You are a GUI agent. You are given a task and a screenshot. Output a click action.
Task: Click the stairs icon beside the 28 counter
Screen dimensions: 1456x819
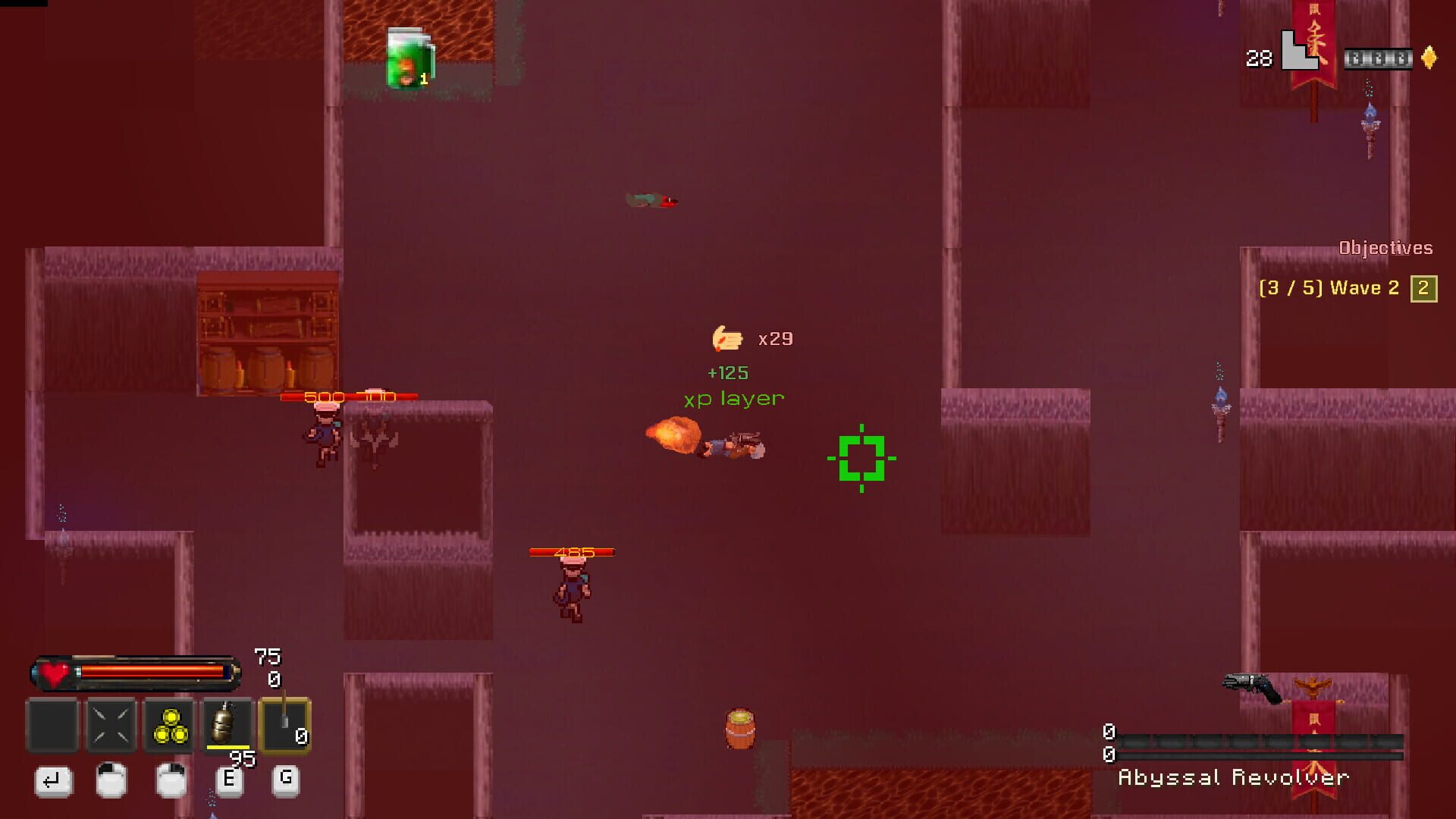pos(1299,51)
